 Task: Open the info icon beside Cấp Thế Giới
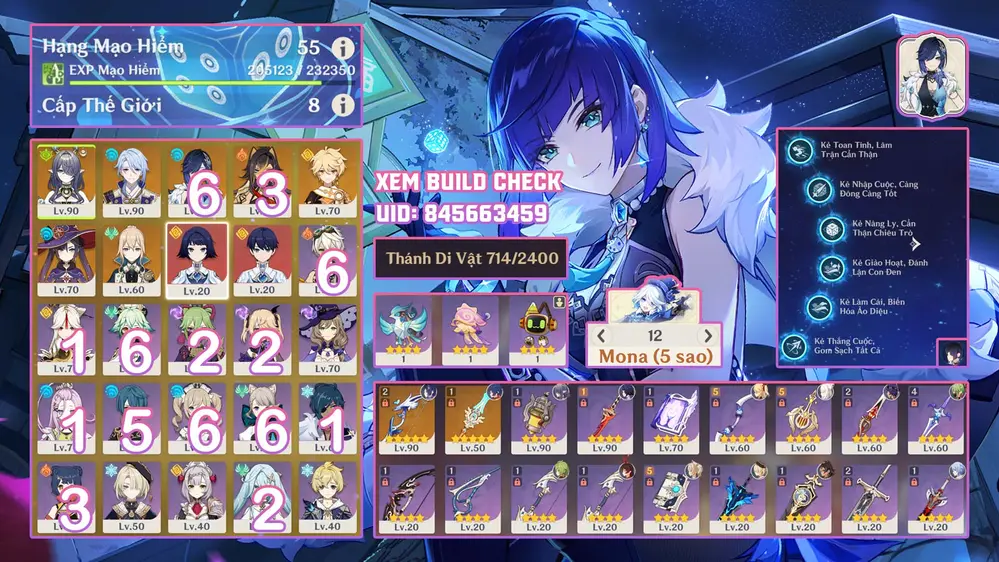point(342,104)
